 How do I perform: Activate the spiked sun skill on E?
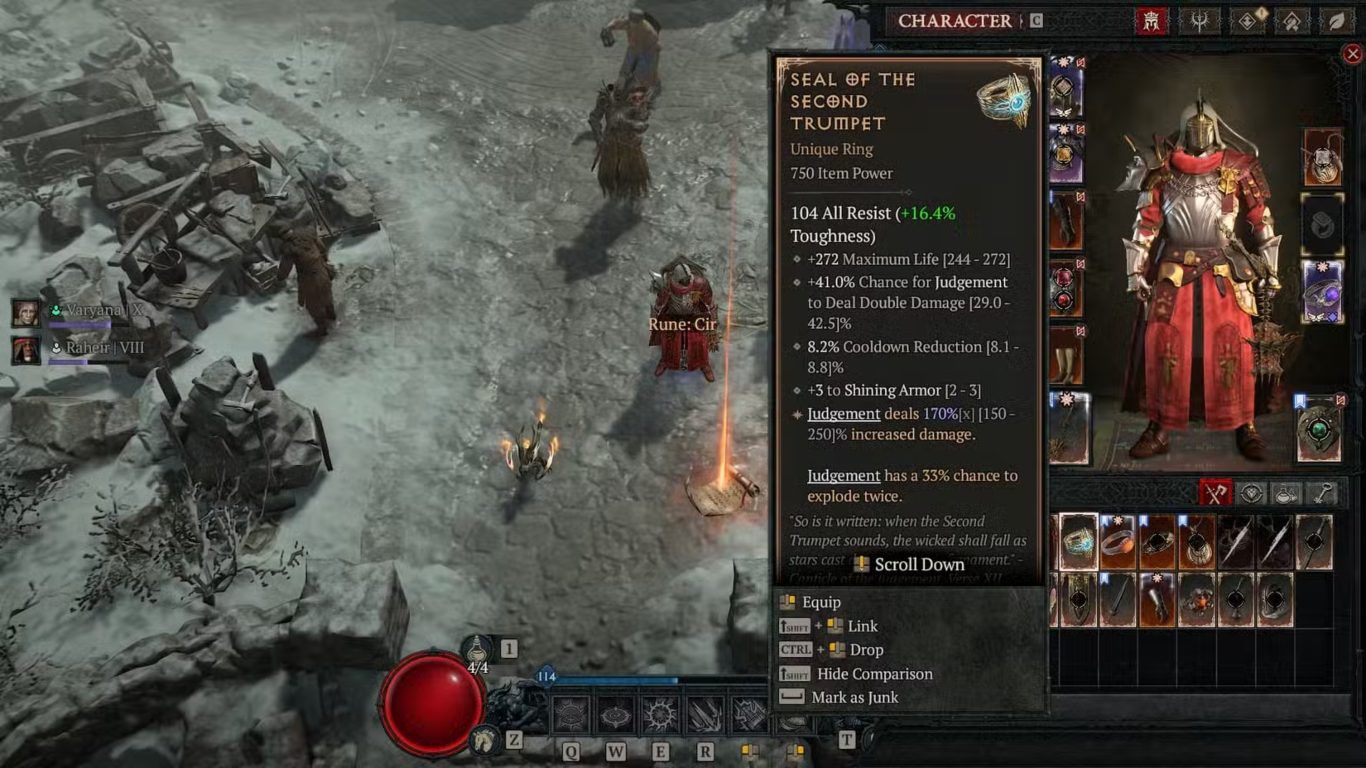point(661,714)
